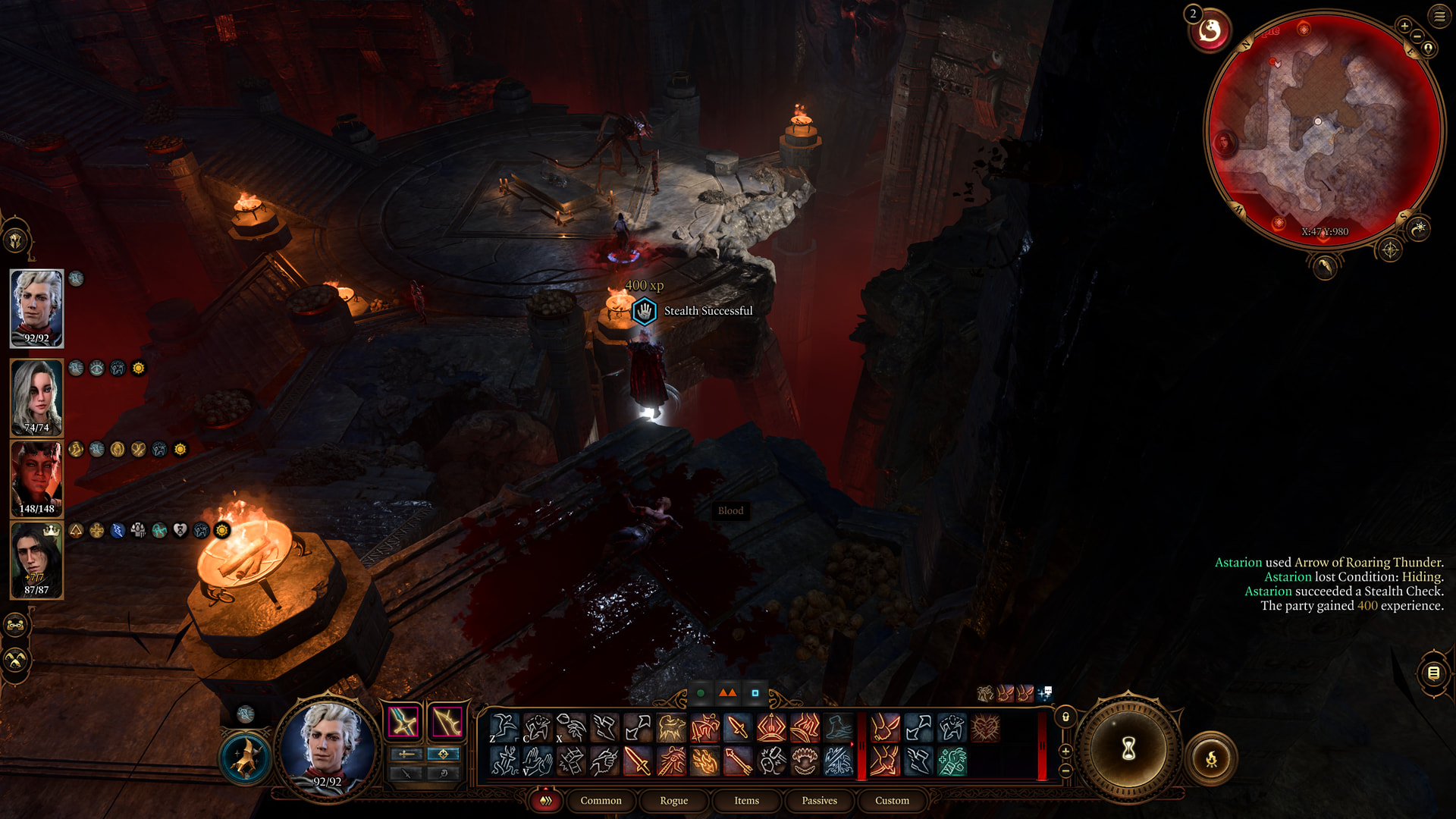Select the ranged bow weapon slot
This screenshot has width=1456, height=819.
[x=447, y=722]
